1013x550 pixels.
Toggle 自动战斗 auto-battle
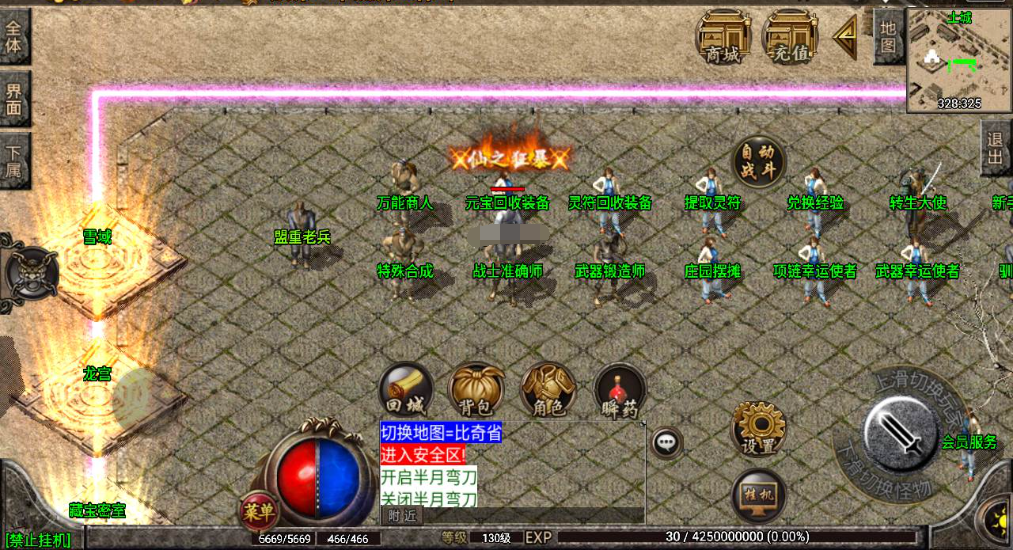758,161
